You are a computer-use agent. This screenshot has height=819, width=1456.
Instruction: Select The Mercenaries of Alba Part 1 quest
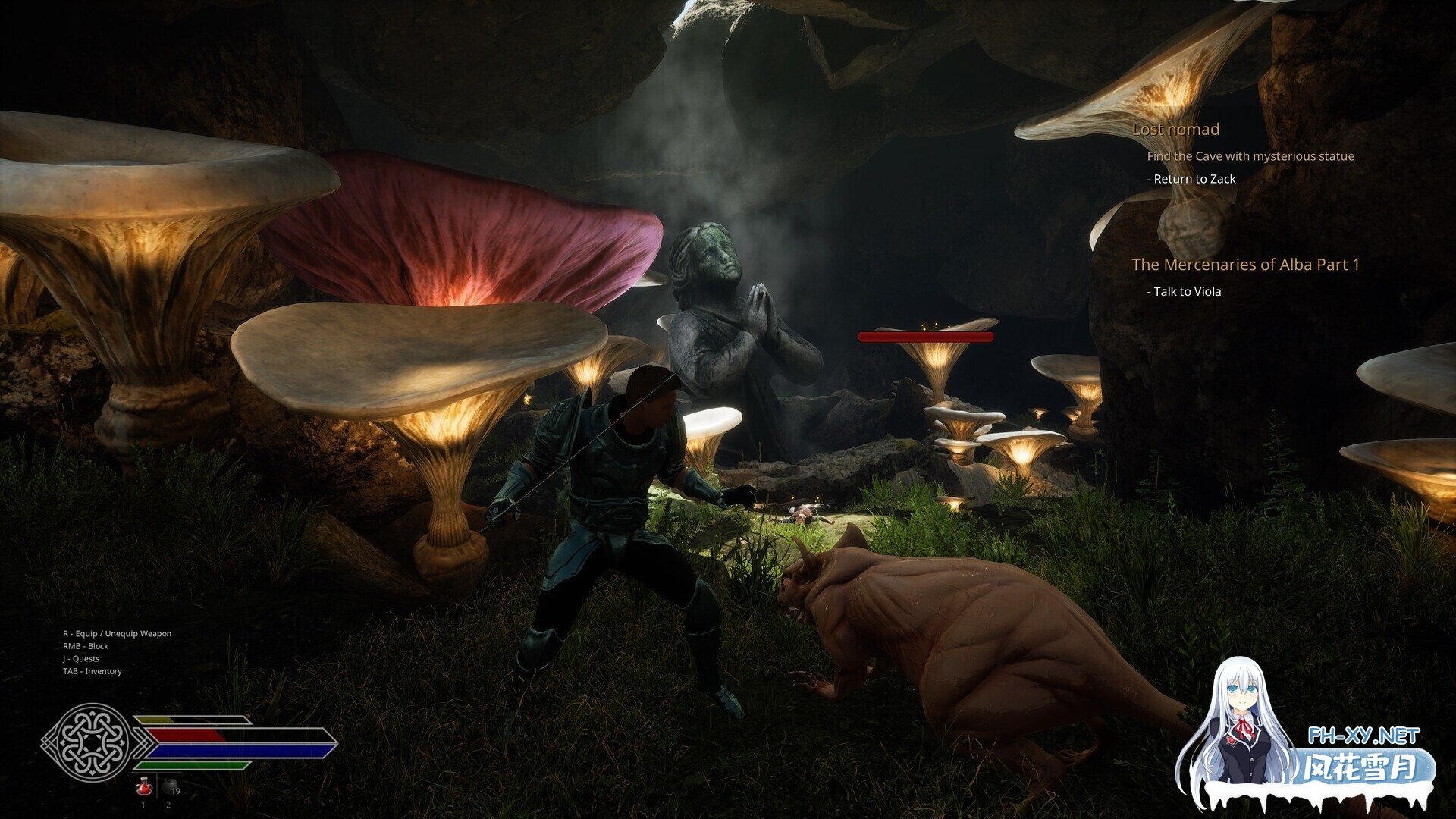(1245, 265)
